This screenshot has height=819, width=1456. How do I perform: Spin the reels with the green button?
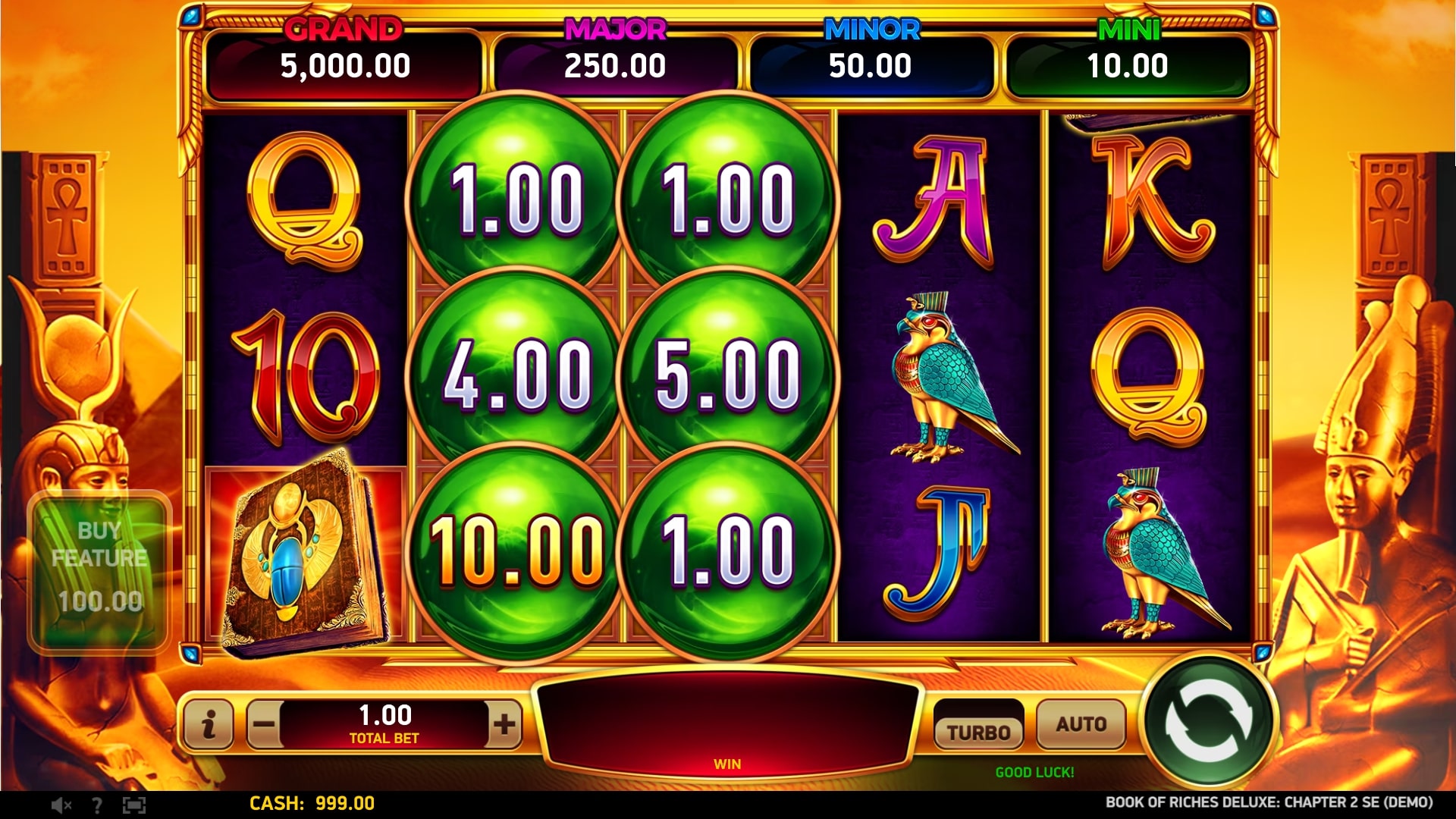(1208, 723)
